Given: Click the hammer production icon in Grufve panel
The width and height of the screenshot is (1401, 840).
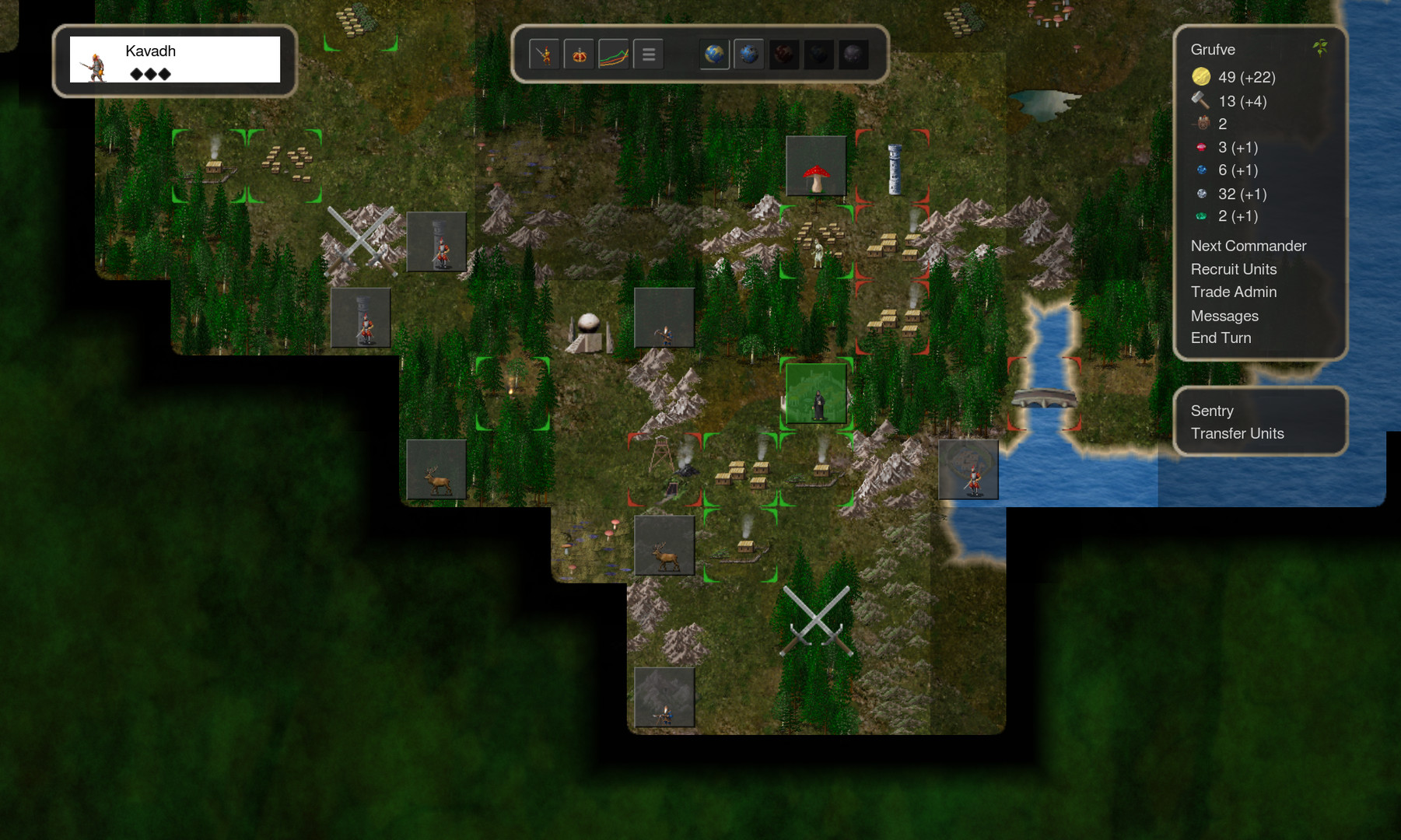Looking at the screenshot, I should (x=1201, y=100).
